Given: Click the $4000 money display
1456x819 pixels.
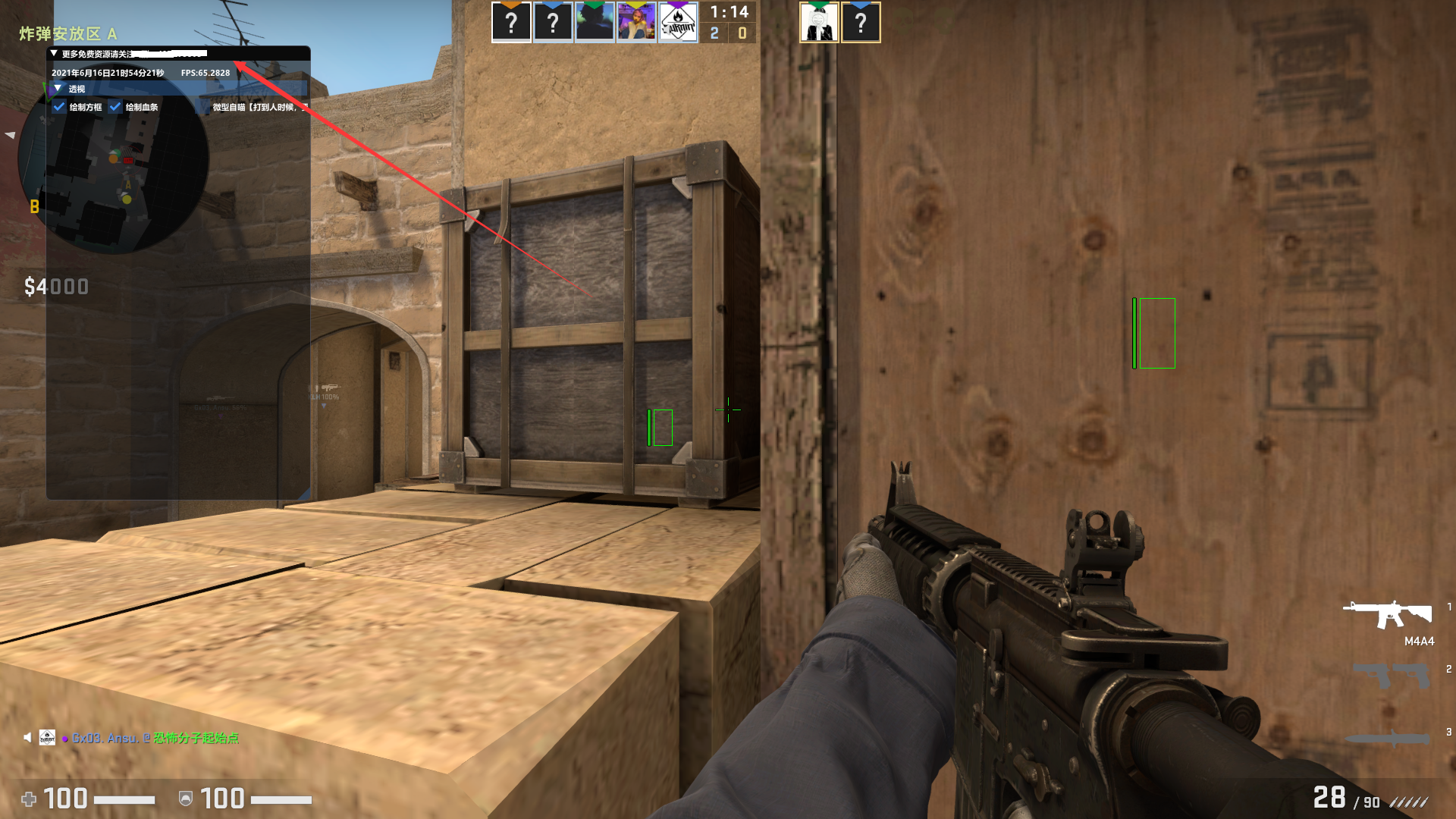Looking at the screenshot, I should pyautogui.click(x=56, y=287).
